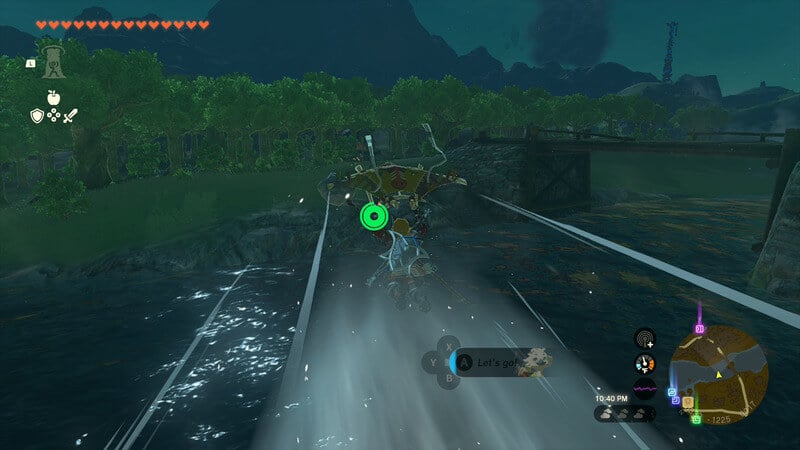
Task: Click the purple noise meter icon
Action: (645, 387)
